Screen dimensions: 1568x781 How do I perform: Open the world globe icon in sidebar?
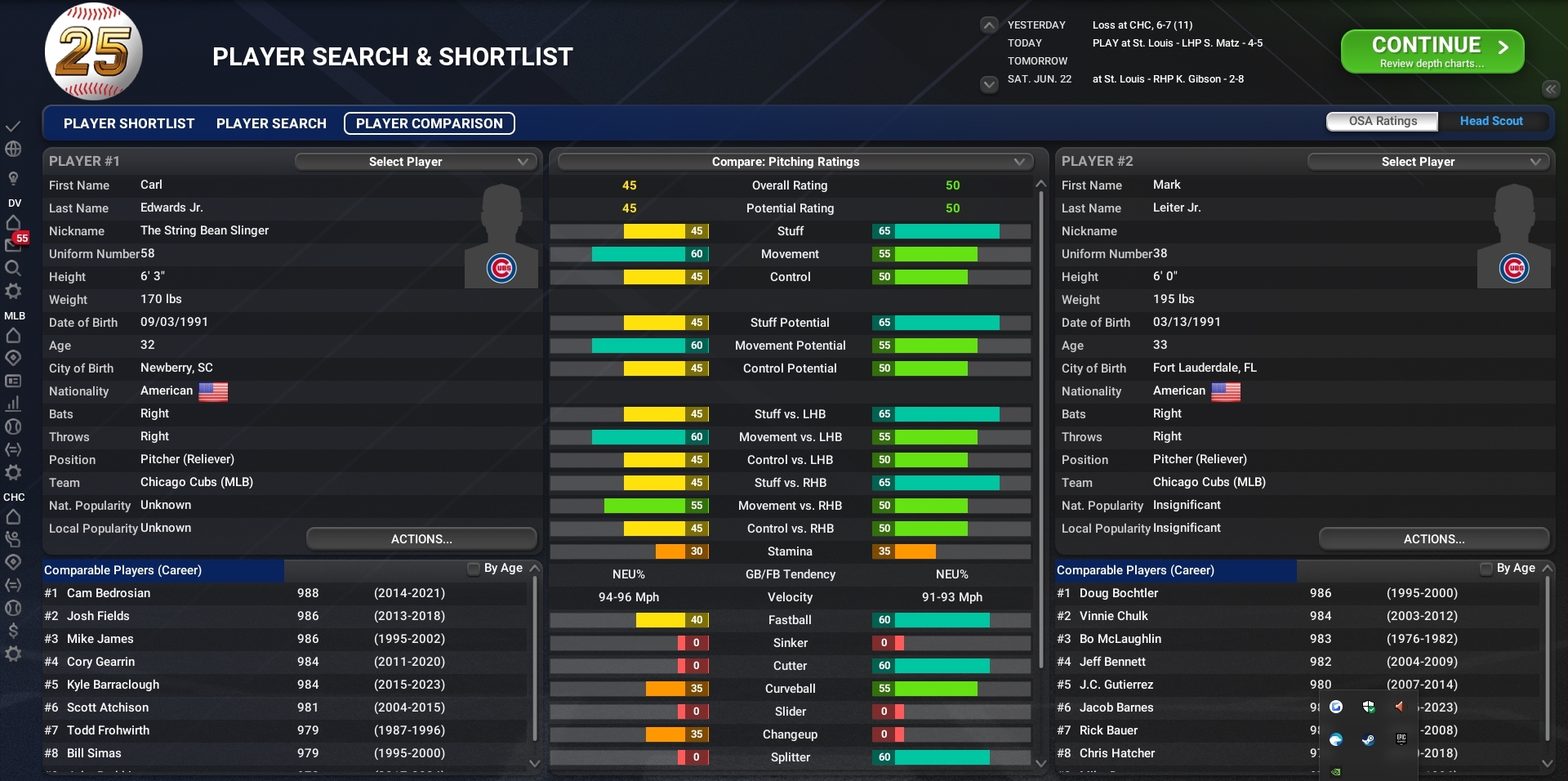click(12, 150)
